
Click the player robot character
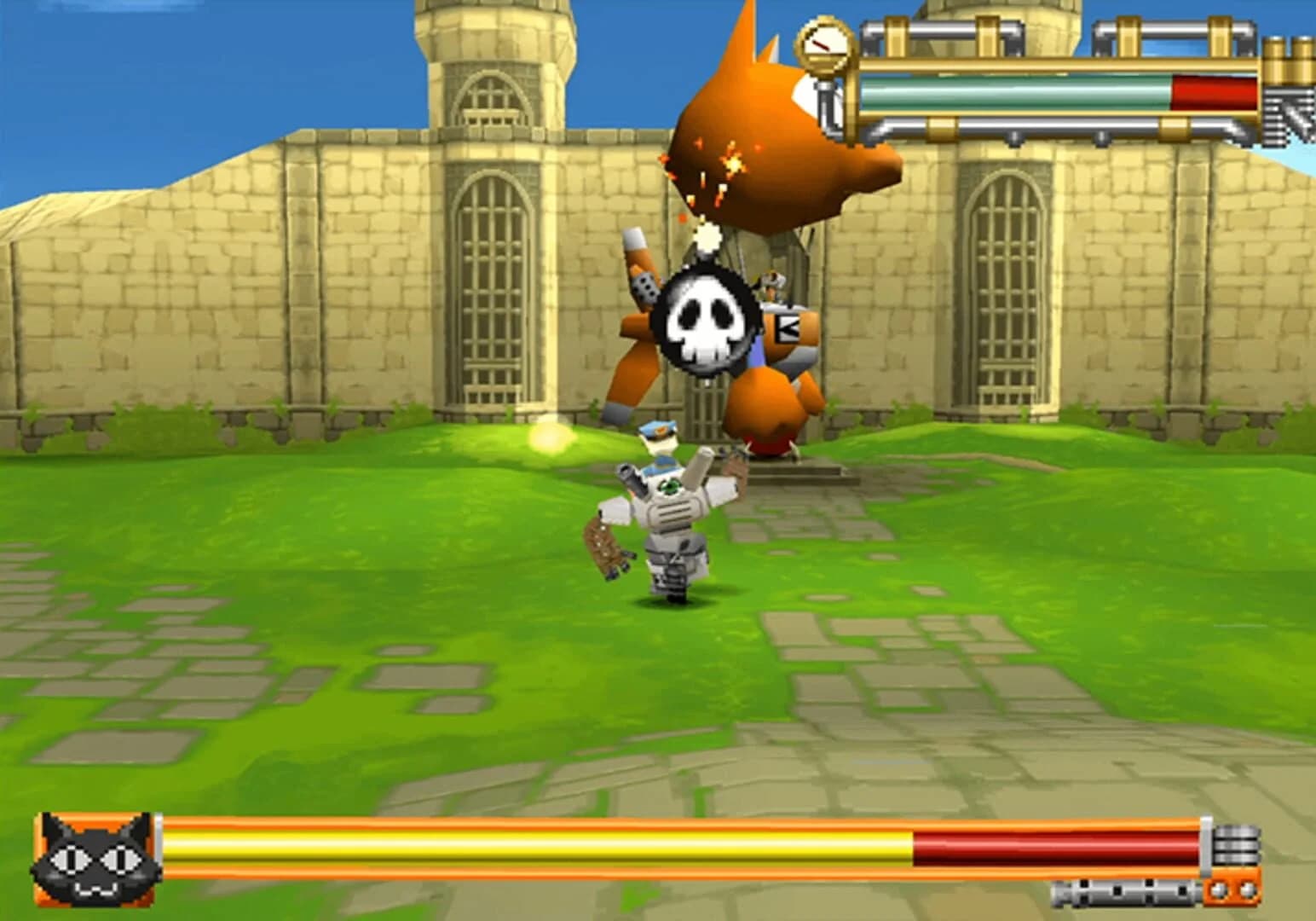[673, 512]
